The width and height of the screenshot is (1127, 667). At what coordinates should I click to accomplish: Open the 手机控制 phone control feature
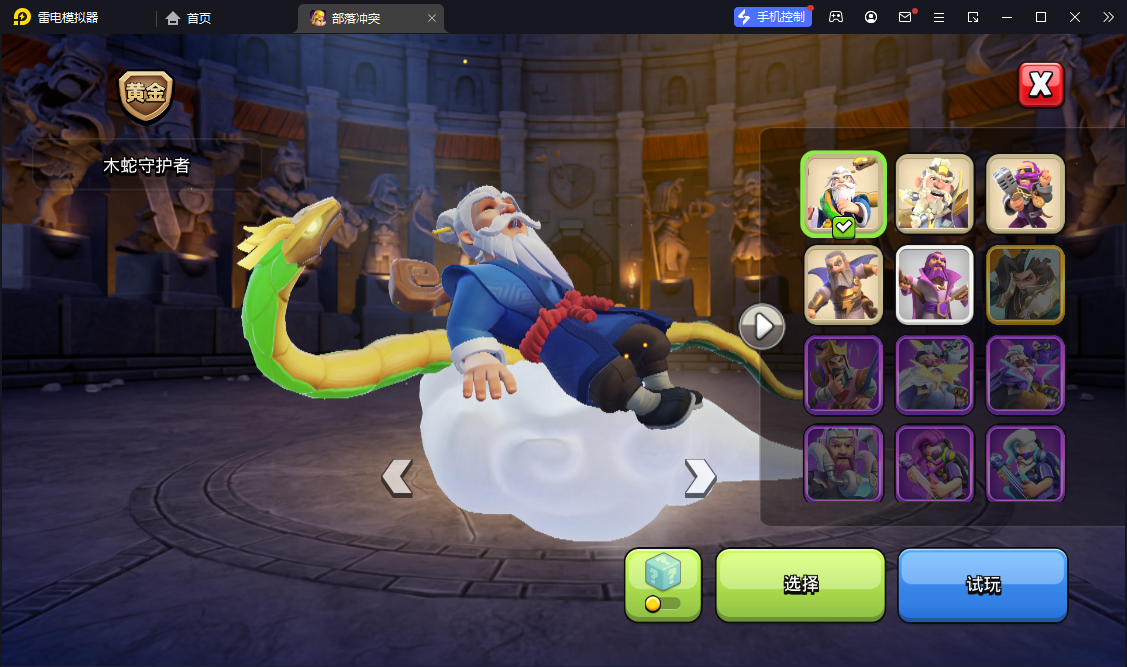(772, 17)
